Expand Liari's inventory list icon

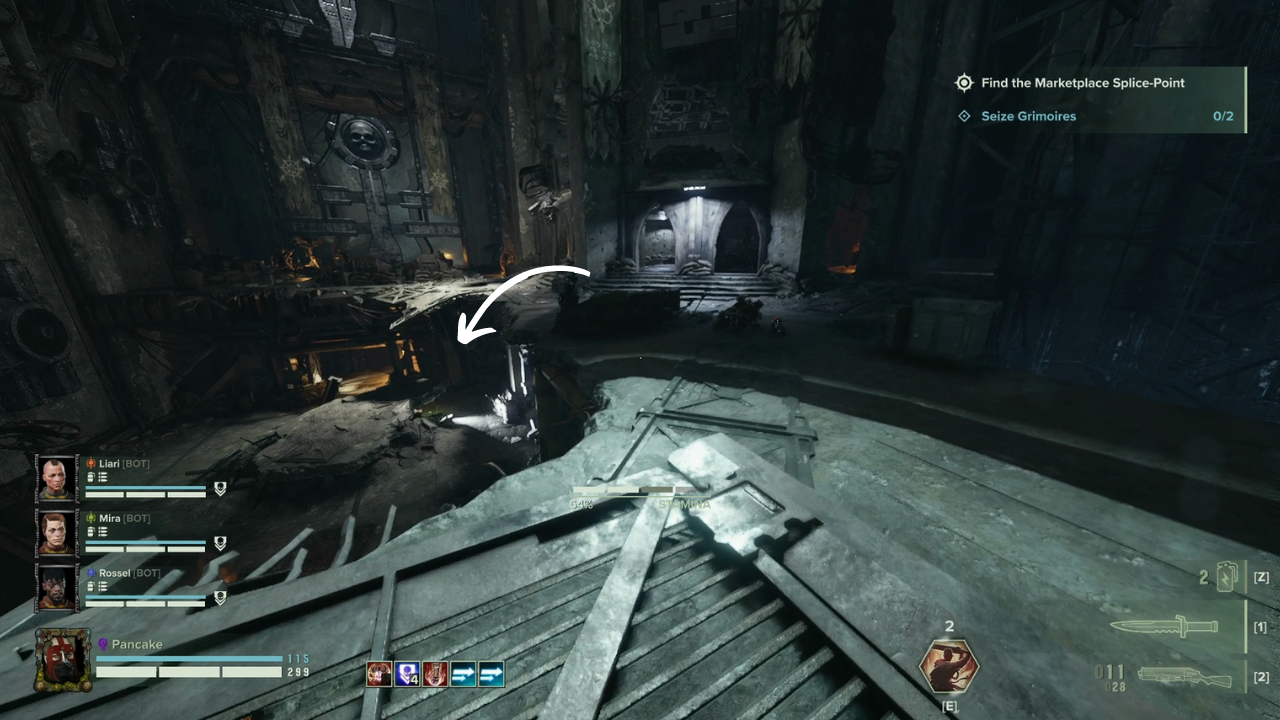[x=103, y=478]
